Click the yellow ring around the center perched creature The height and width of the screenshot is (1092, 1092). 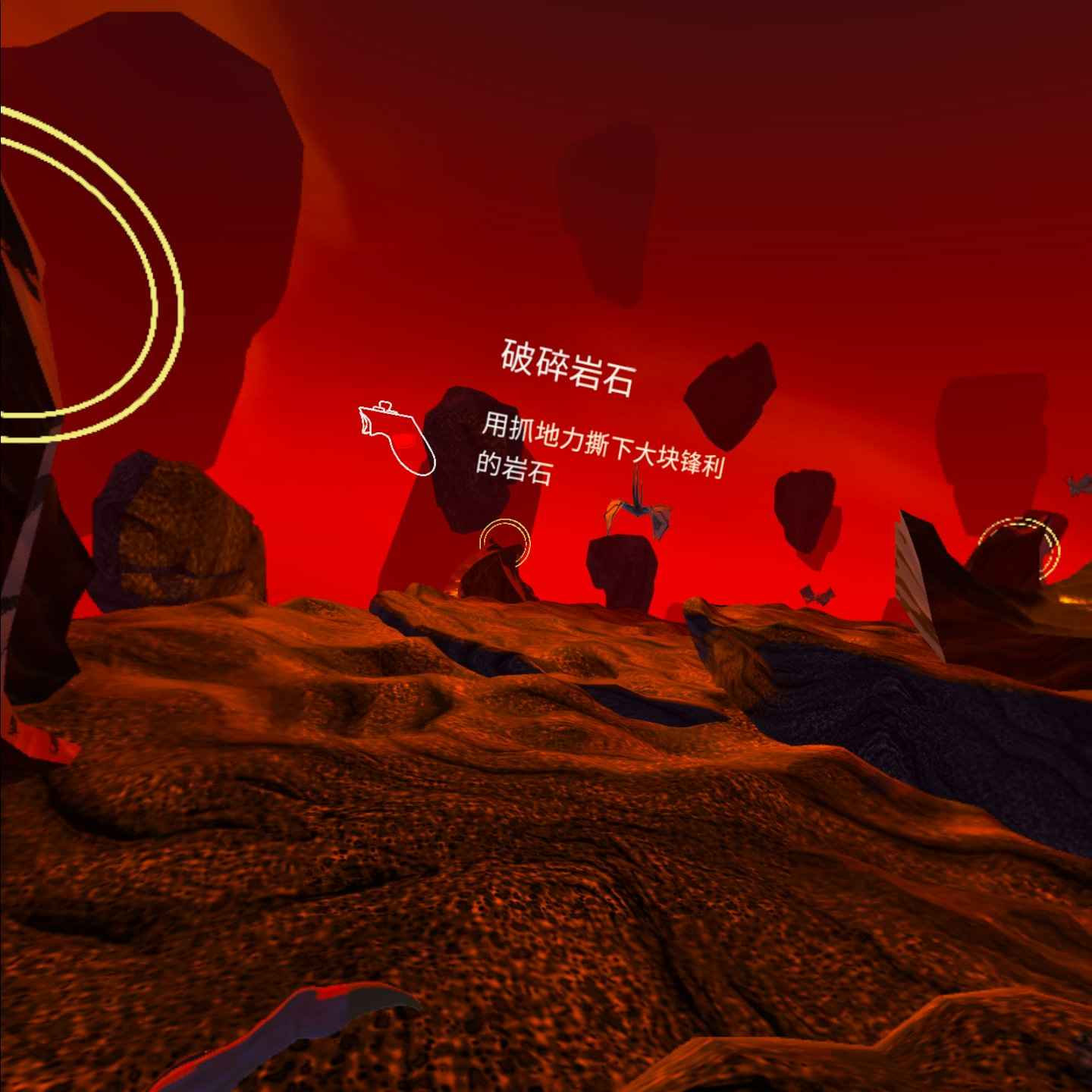point(504,540)
